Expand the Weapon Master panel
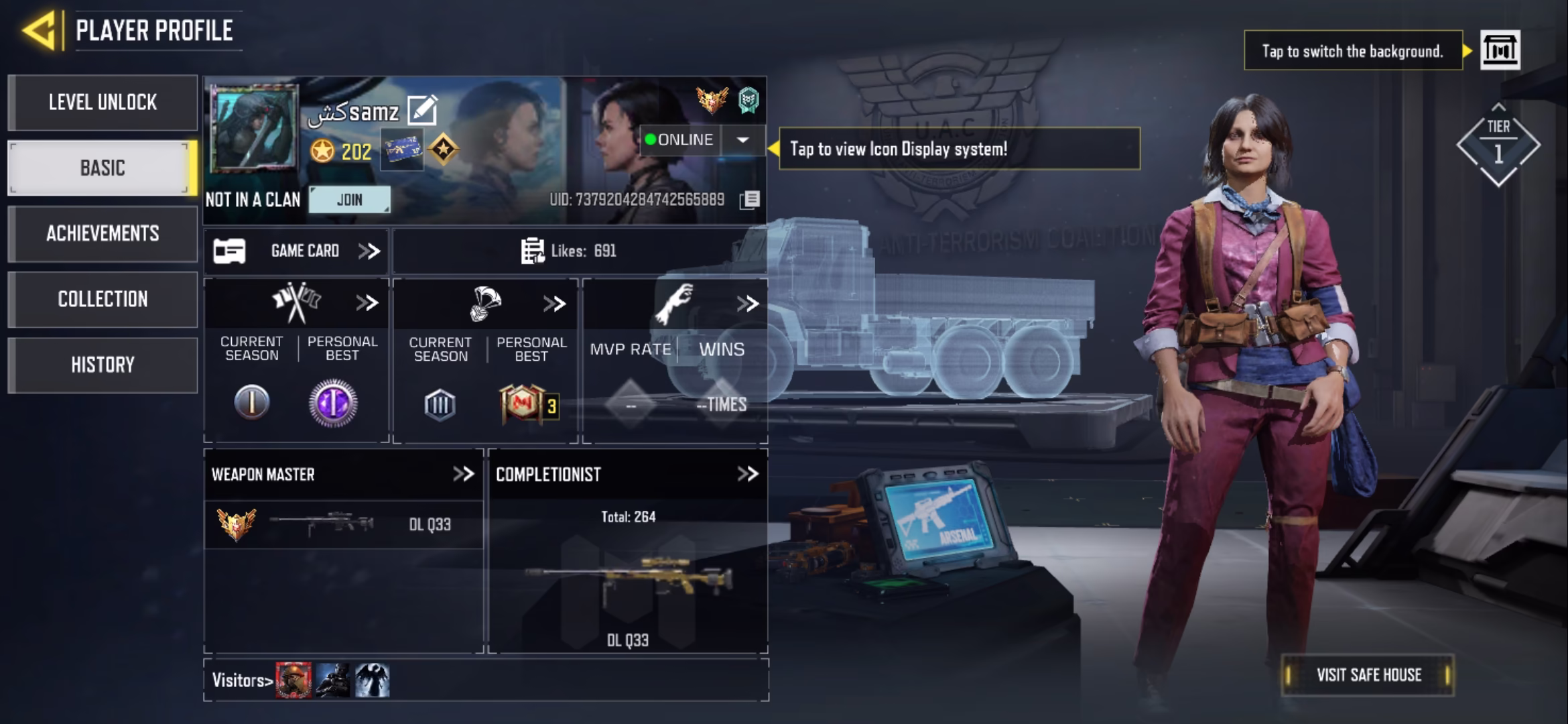Viewport: 1568px width, 724px height. tap(463, 475)
